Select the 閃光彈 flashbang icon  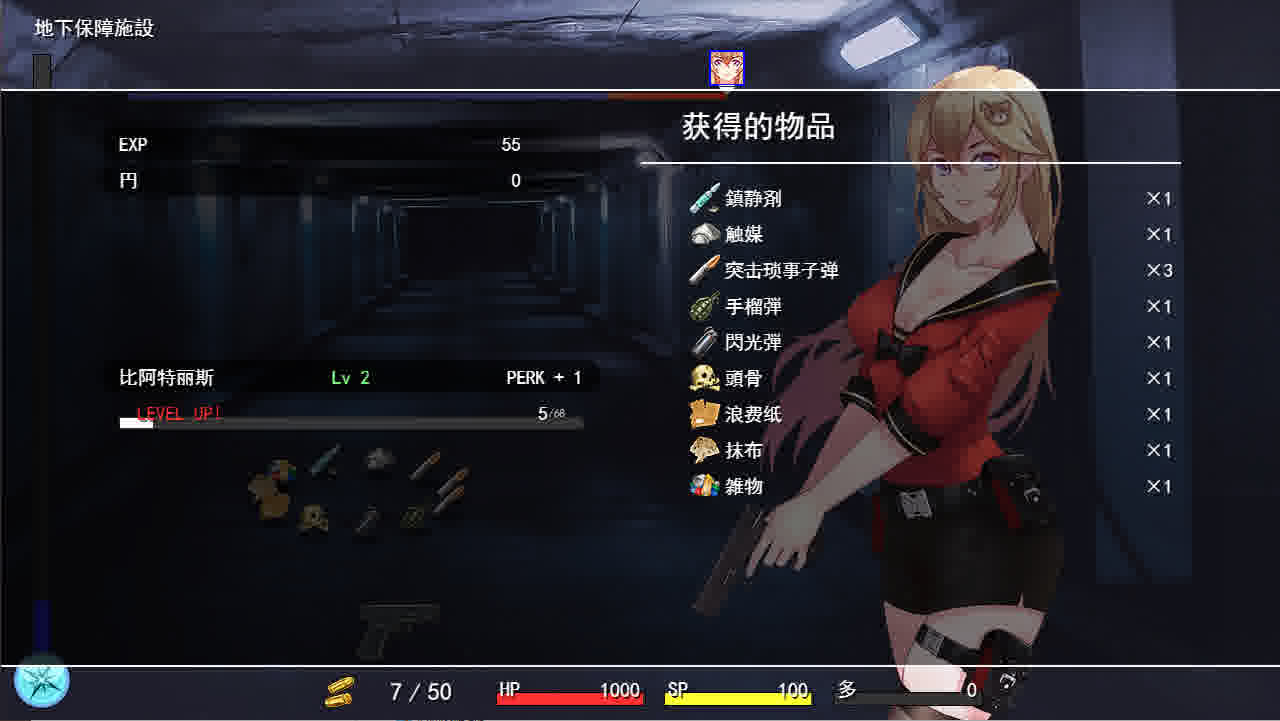[x=705, y=342]
